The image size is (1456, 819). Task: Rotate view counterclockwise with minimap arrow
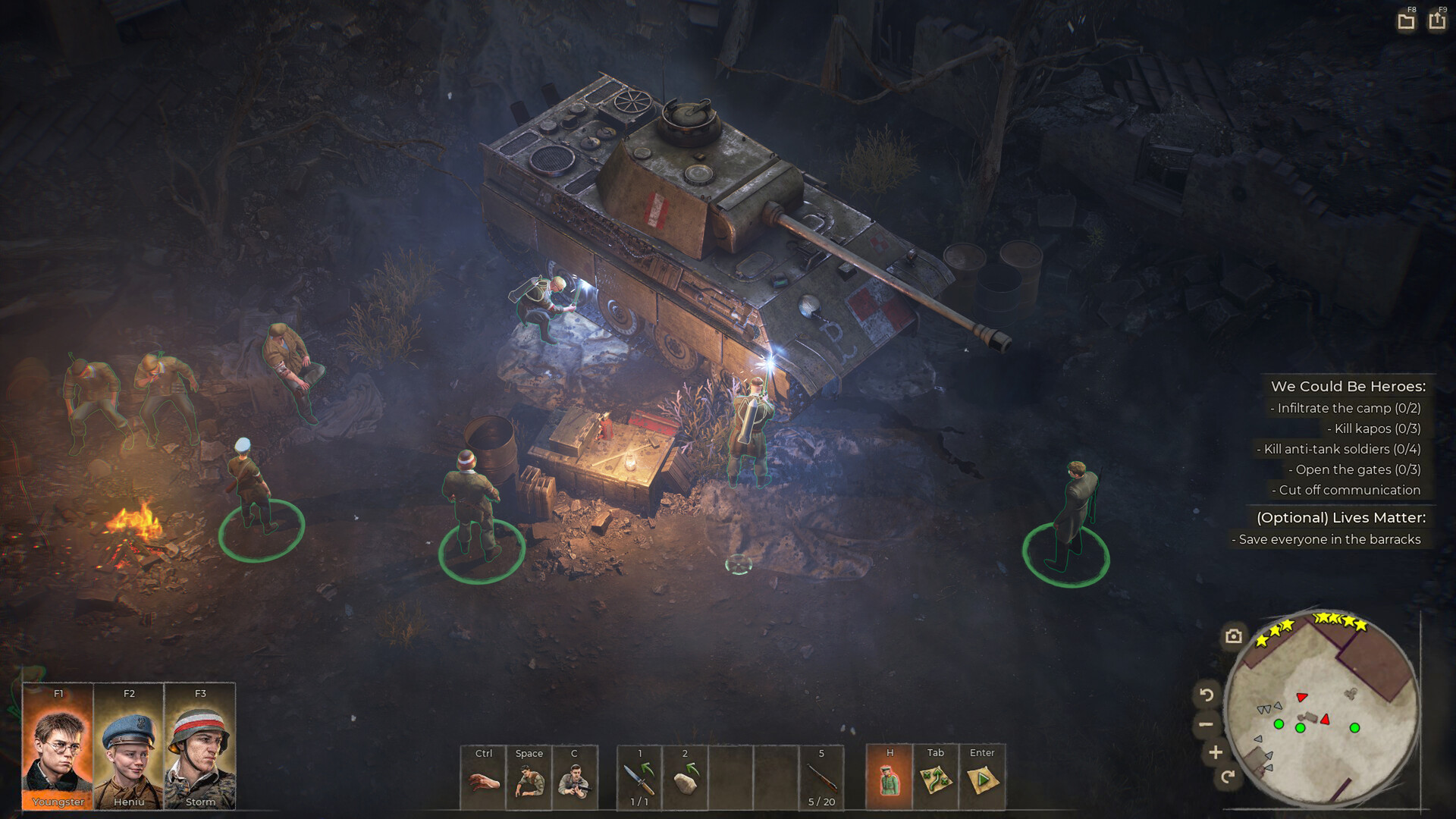1207,694
